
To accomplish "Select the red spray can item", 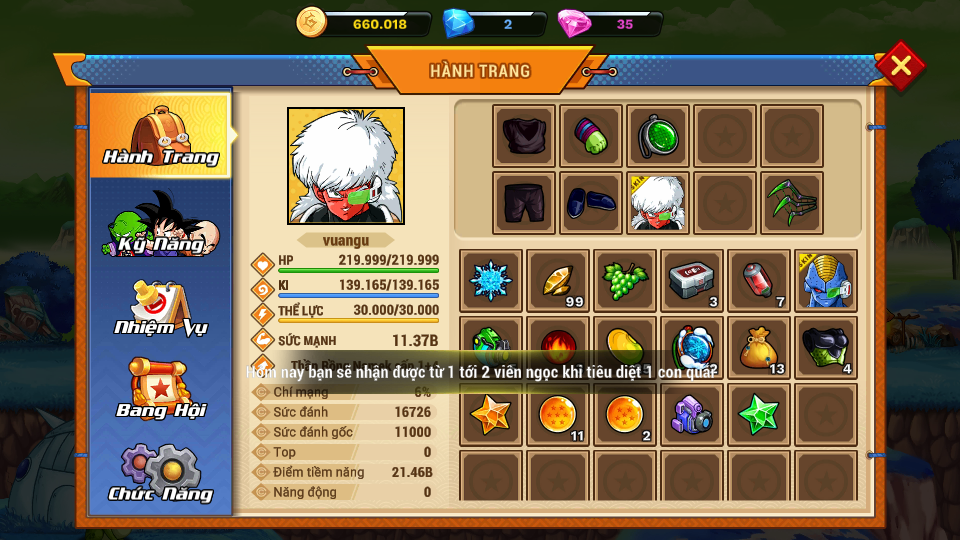I will pyautogui.click(x=759, y=281).
